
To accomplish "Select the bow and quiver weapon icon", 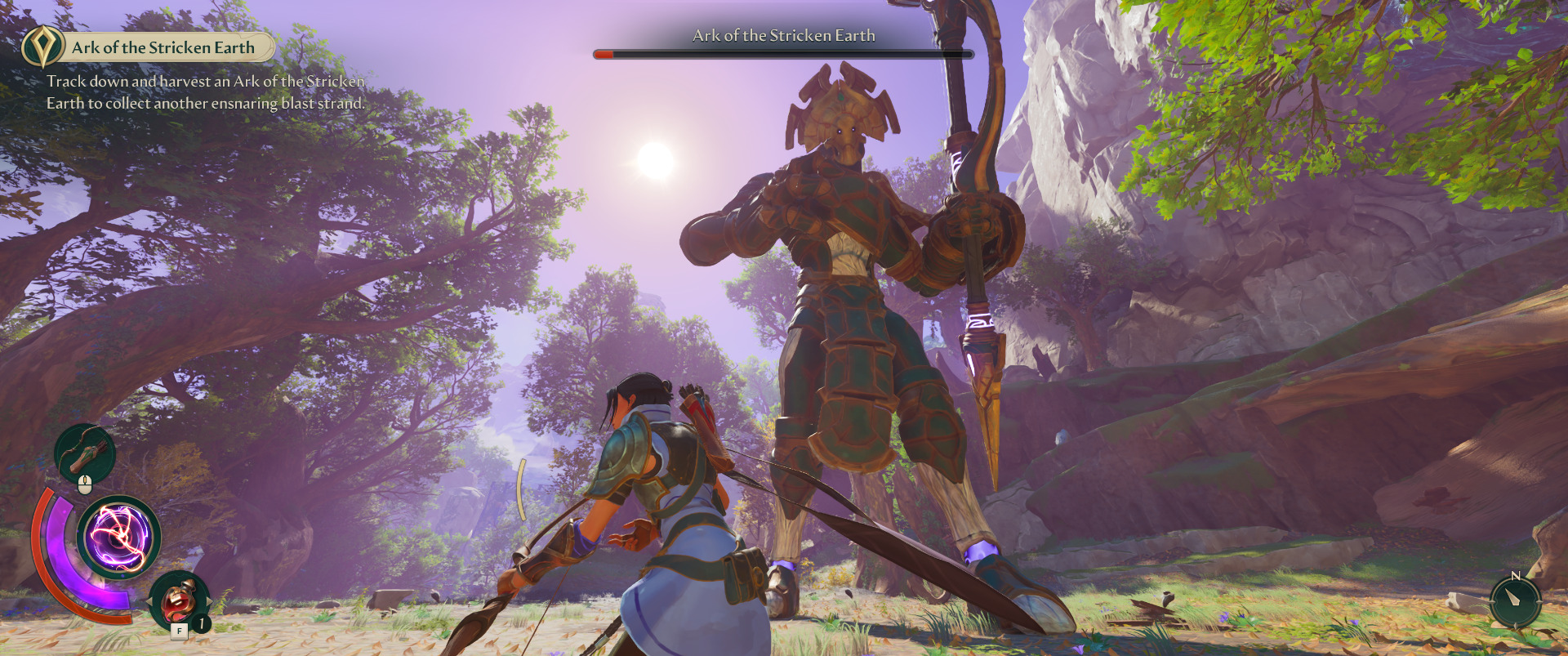I will click(85, 453).
